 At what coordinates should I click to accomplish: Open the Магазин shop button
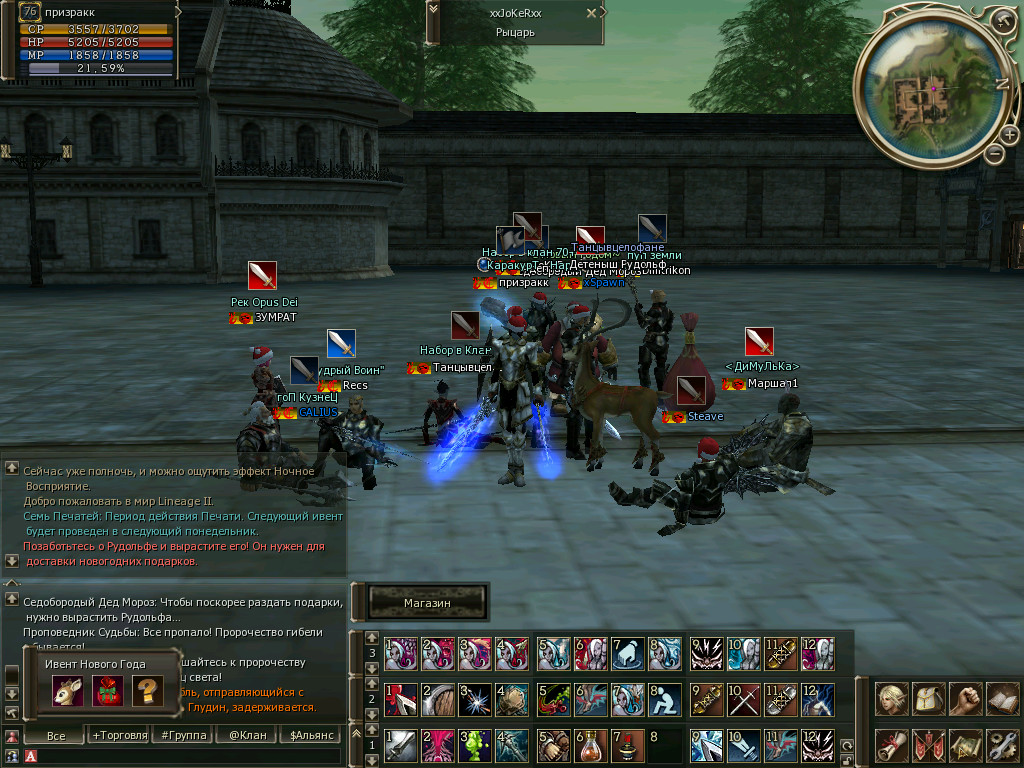[x=427, y=603]
